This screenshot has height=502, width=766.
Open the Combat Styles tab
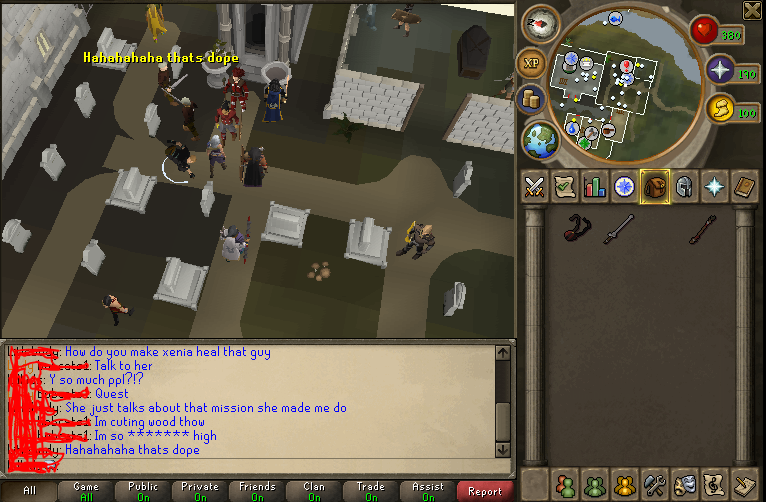[534, 187]
